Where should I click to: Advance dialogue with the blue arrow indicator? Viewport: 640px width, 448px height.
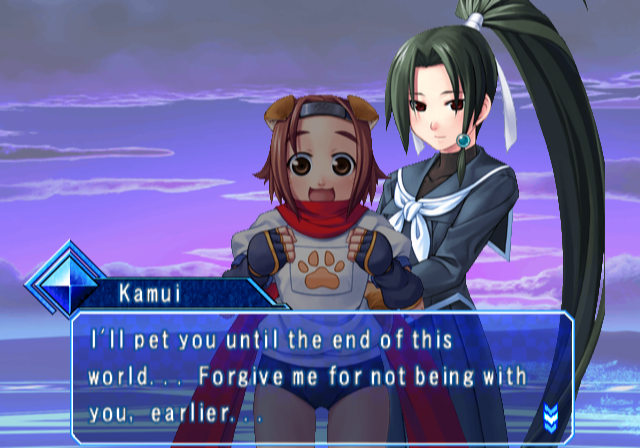(x=549, y=414)
